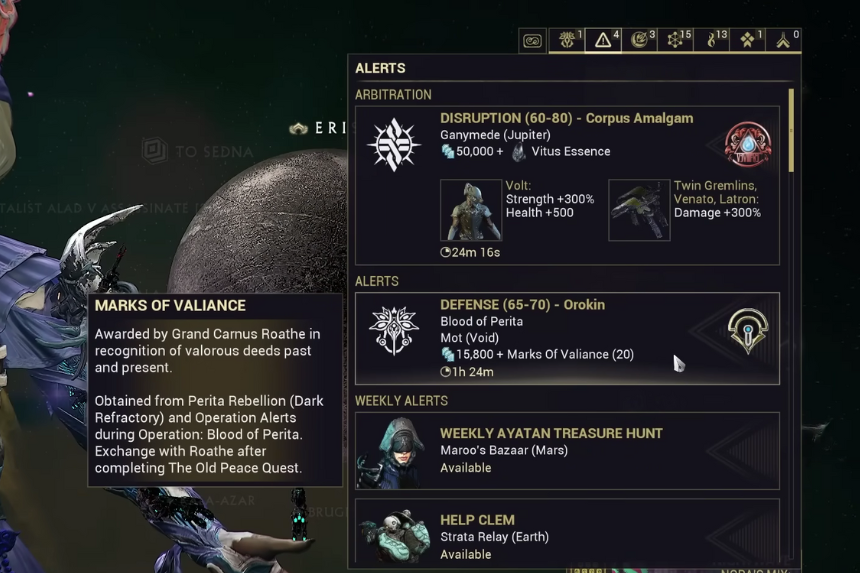Open the flame icon tab with count 13
860x573 pixels.
click(713, 40)
